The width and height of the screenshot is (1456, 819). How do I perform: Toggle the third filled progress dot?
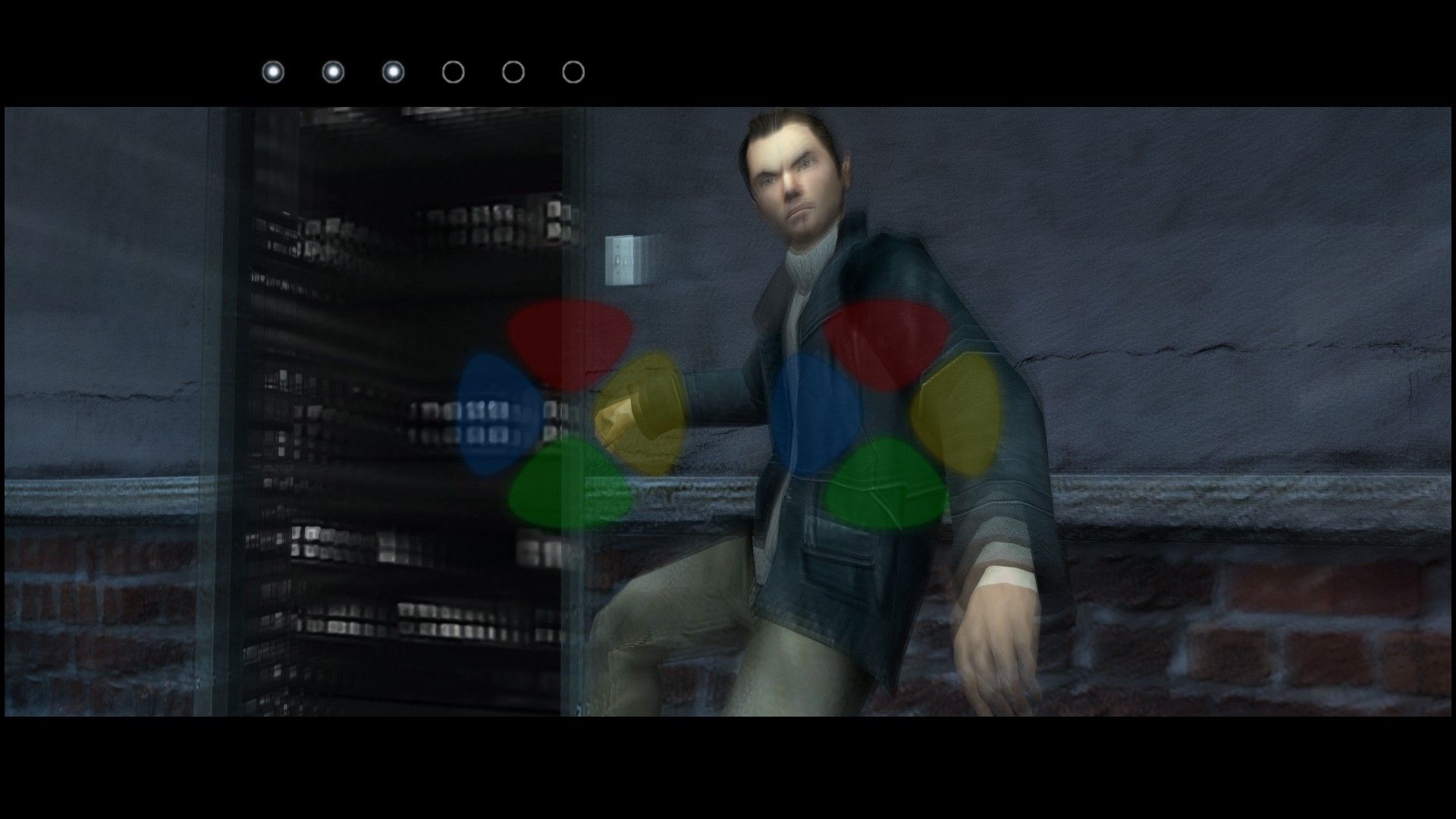click(x=392, y=72)
